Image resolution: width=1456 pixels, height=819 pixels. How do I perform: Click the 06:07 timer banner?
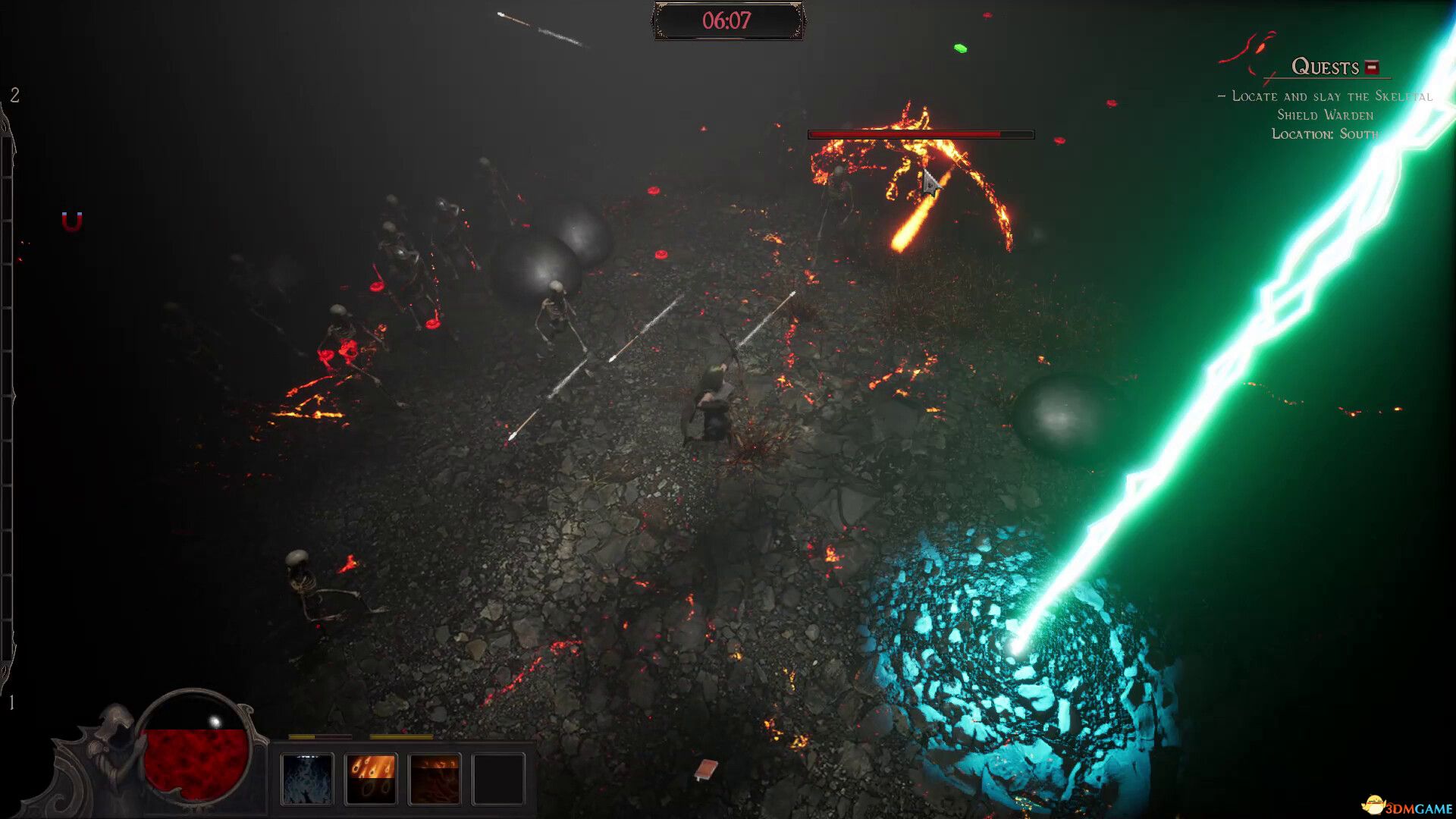click(728, 21)
